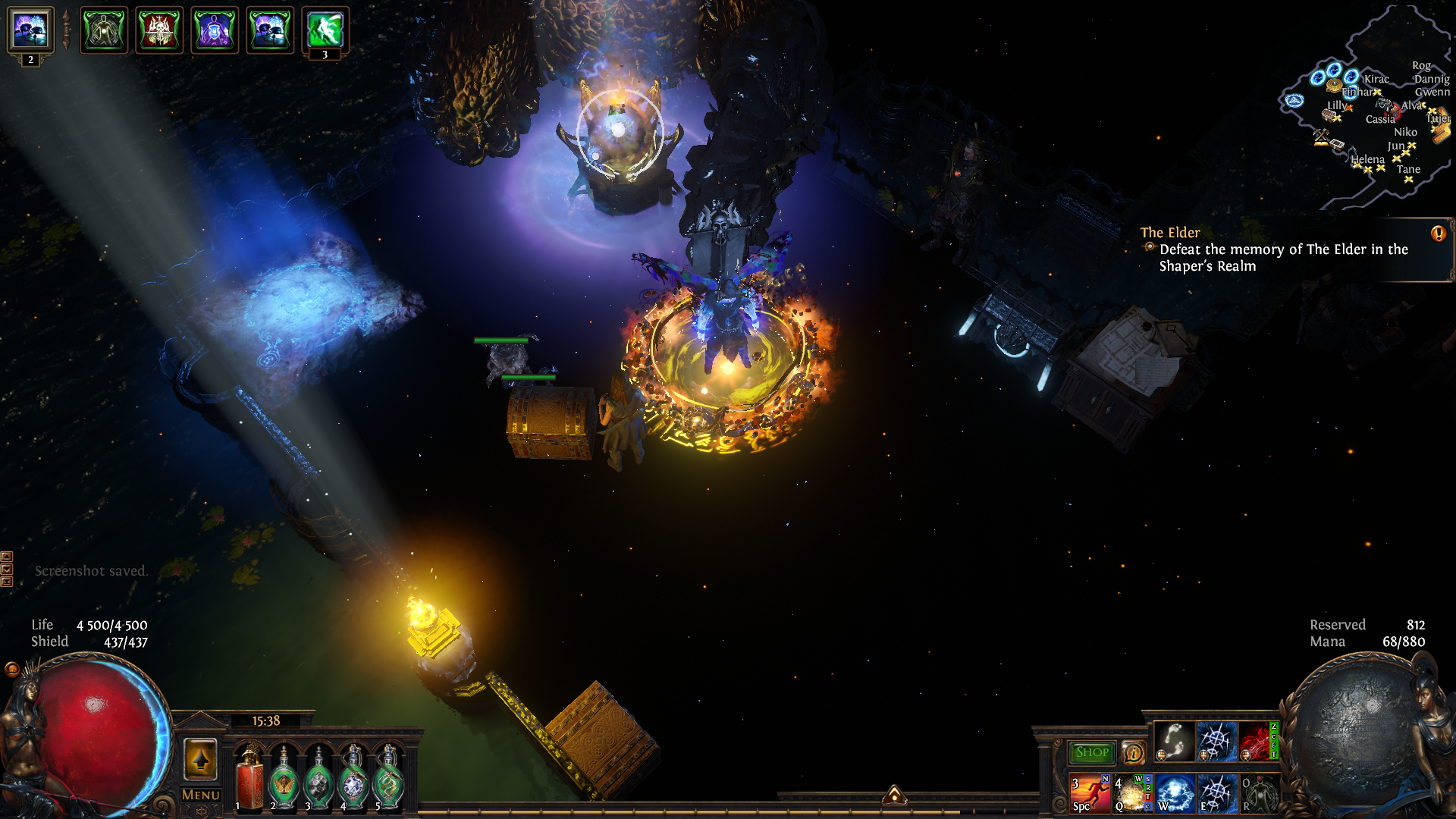Open the green Shop button

click(1091, 752)
